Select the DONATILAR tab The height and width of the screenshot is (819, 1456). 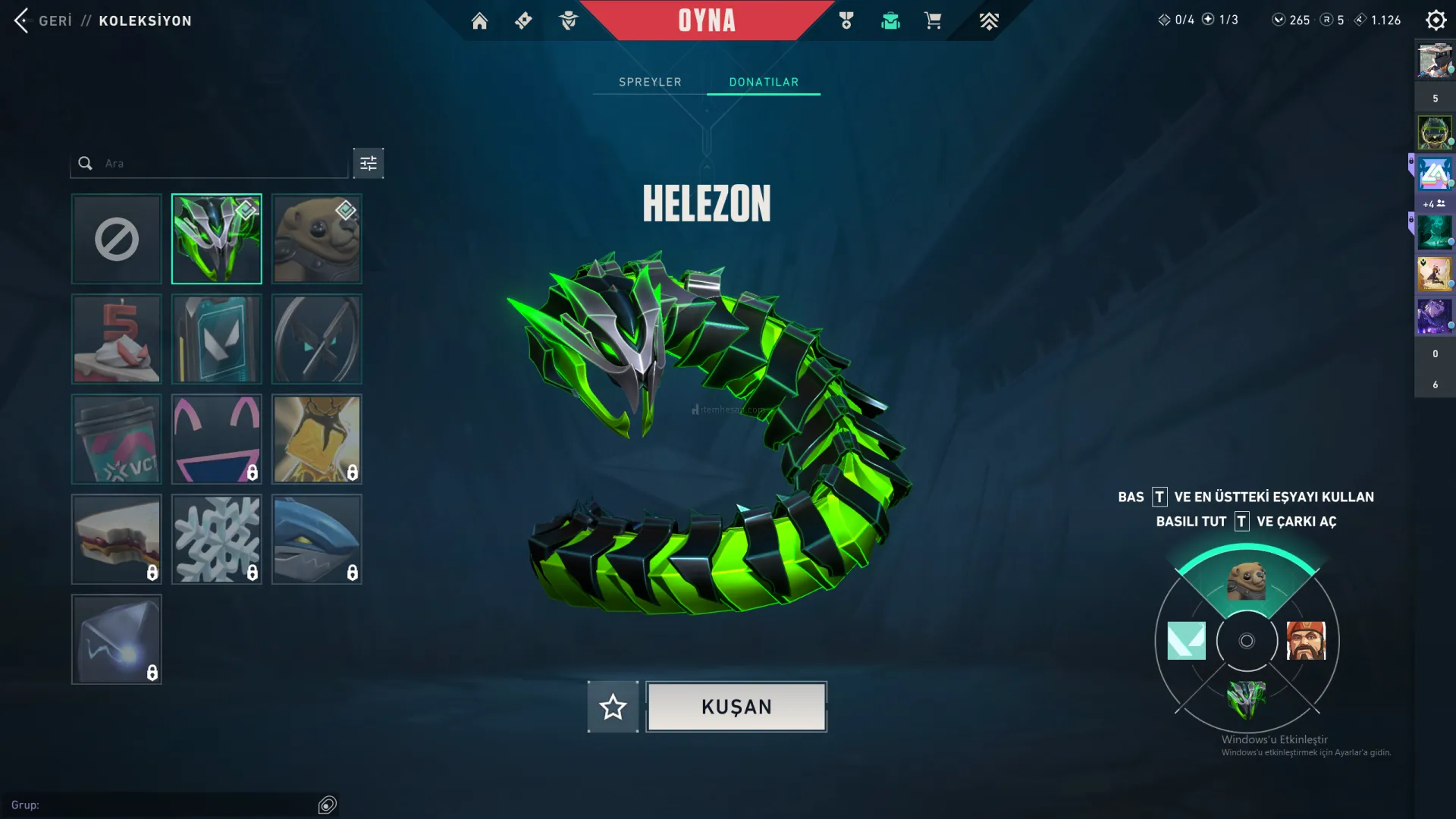pyautogui.click(x=764, y=82)
